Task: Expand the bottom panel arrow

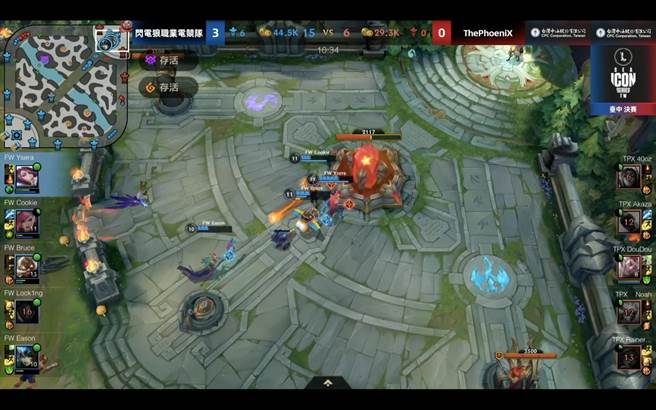Action: (x=327, y=382)
